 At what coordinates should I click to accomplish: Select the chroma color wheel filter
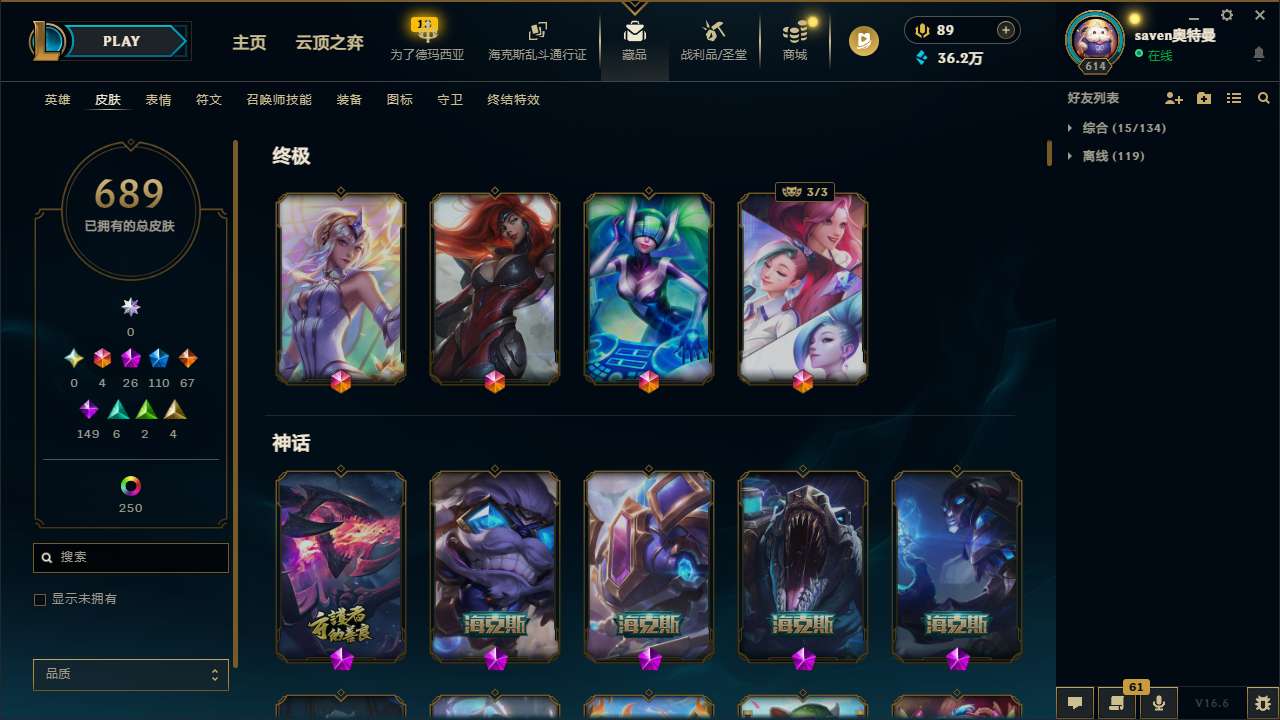(x=130, y=486)
